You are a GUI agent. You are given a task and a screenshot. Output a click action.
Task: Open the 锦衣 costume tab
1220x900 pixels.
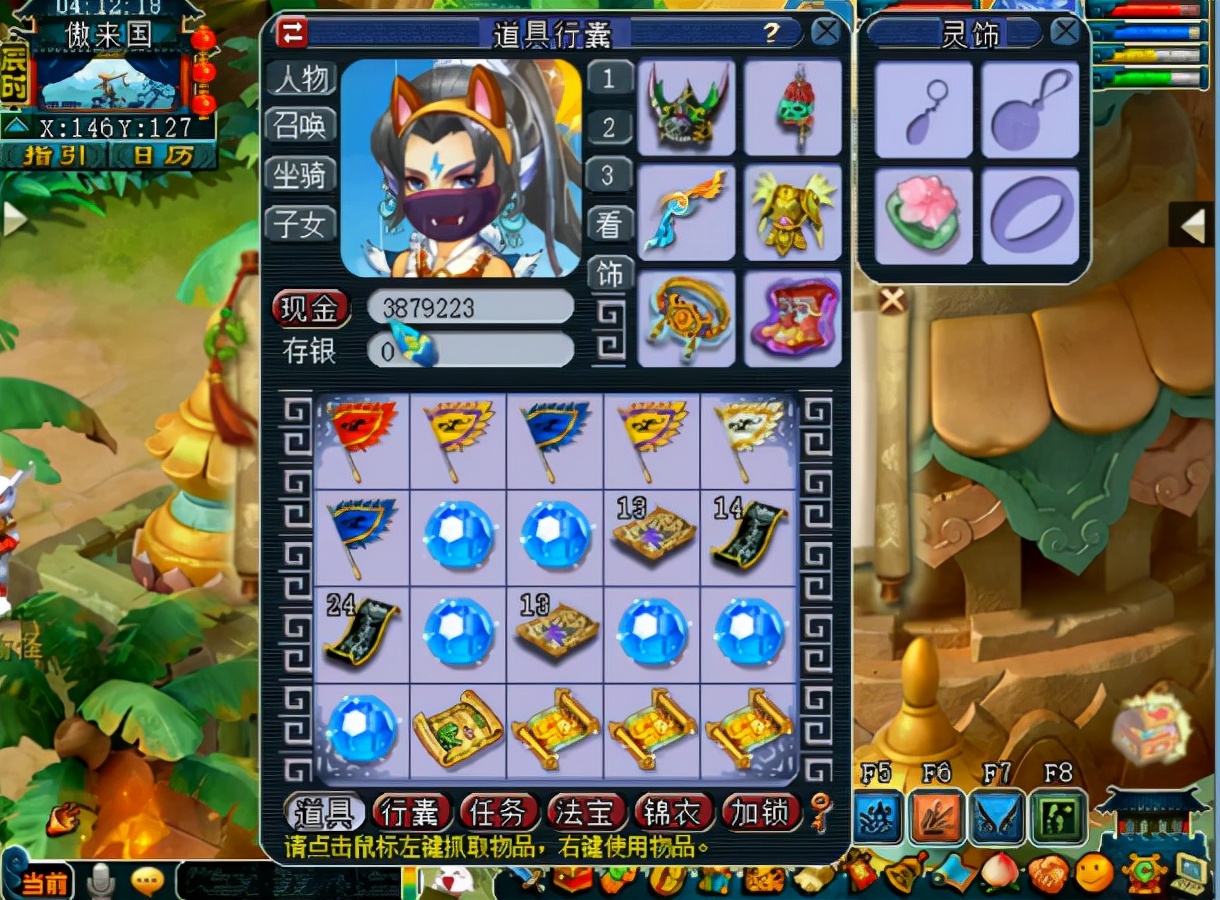pyautogui.click(x=673, y=813)
